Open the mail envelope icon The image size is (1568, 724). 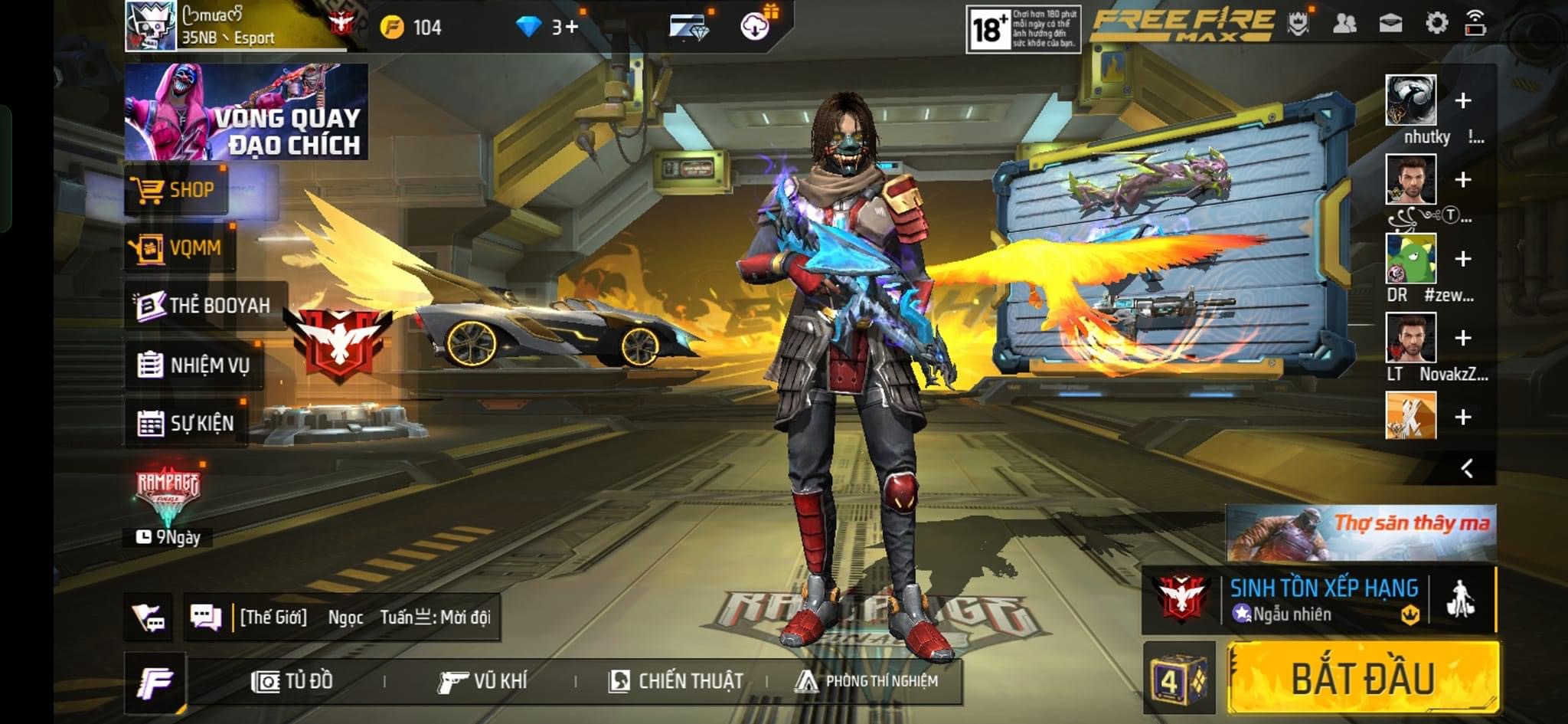[1390, 23]
